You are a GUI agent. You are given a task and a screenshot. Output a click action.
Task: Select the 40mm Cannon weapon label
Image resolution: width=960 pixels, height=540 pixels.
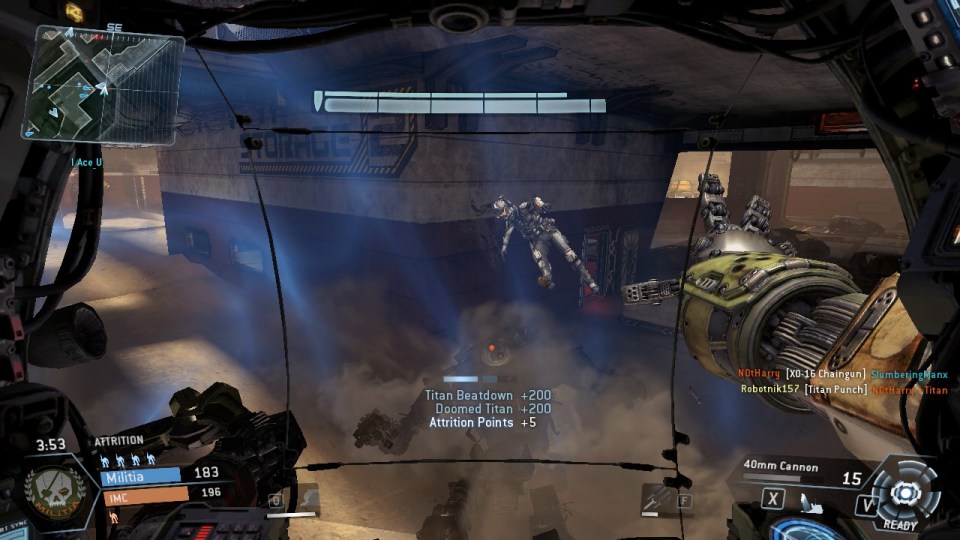(x=780, y=466)
